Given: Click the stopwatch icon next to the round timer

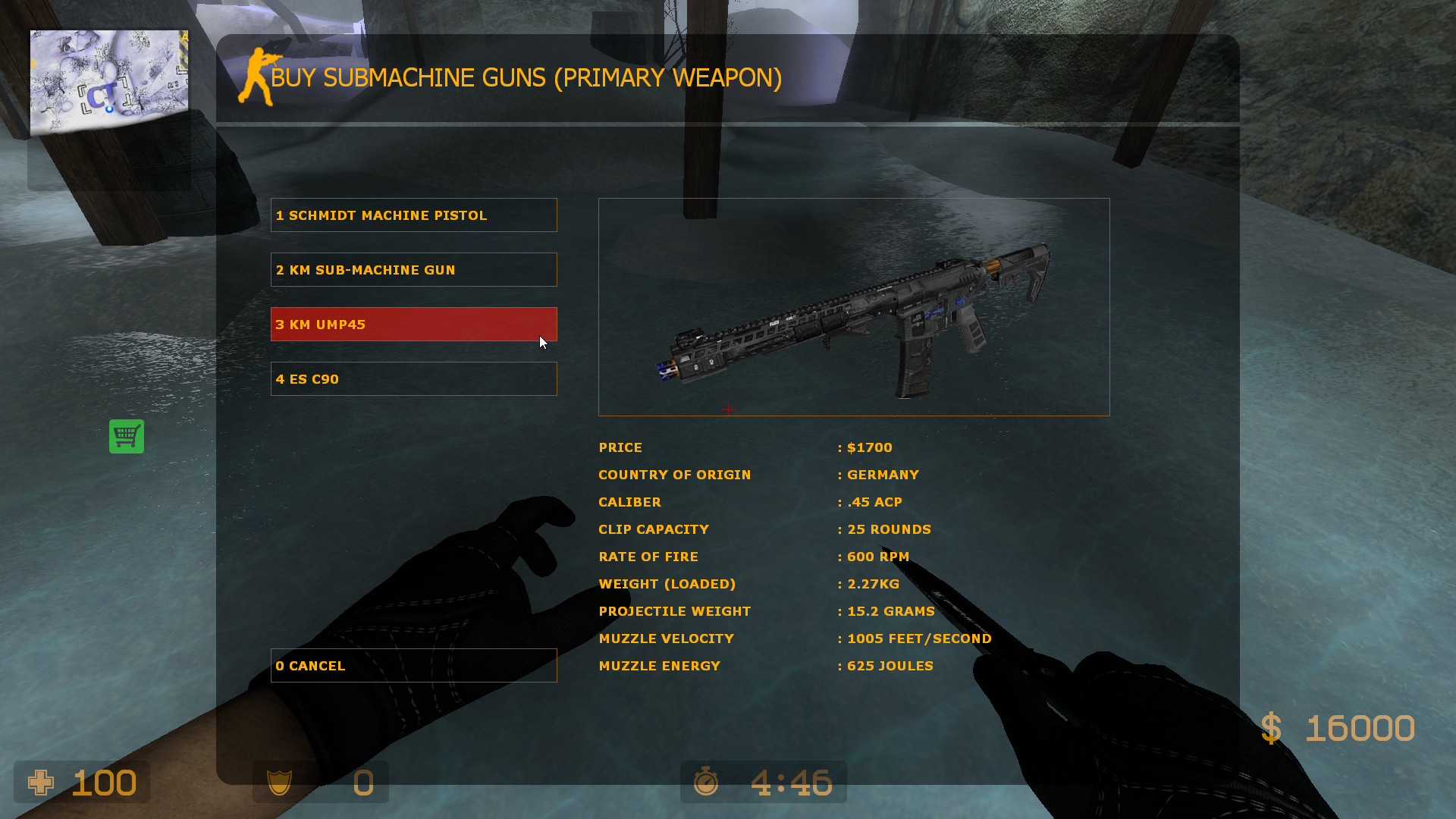Looking at the screenshot, I should 705,782.
